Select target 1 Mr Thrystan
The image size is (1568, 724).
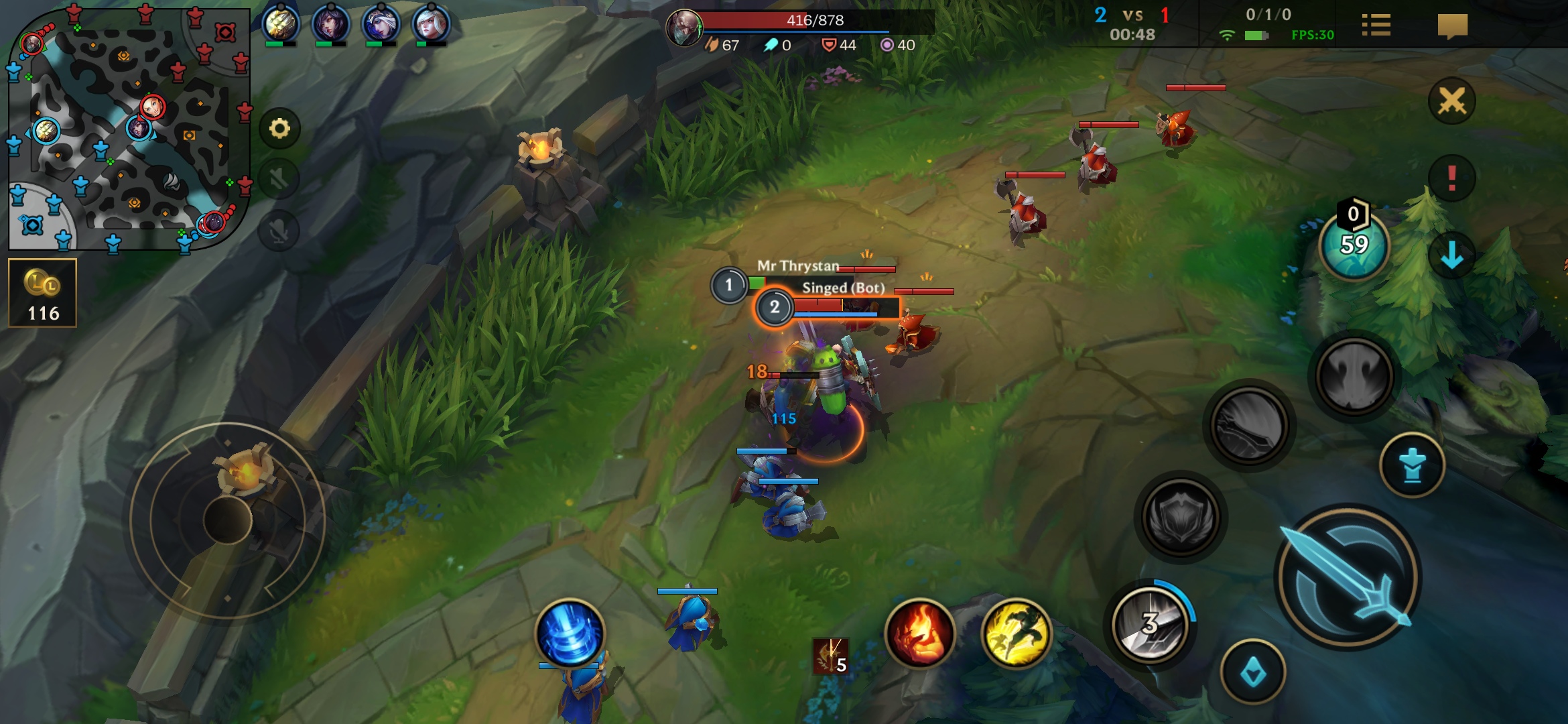(729, 285)
